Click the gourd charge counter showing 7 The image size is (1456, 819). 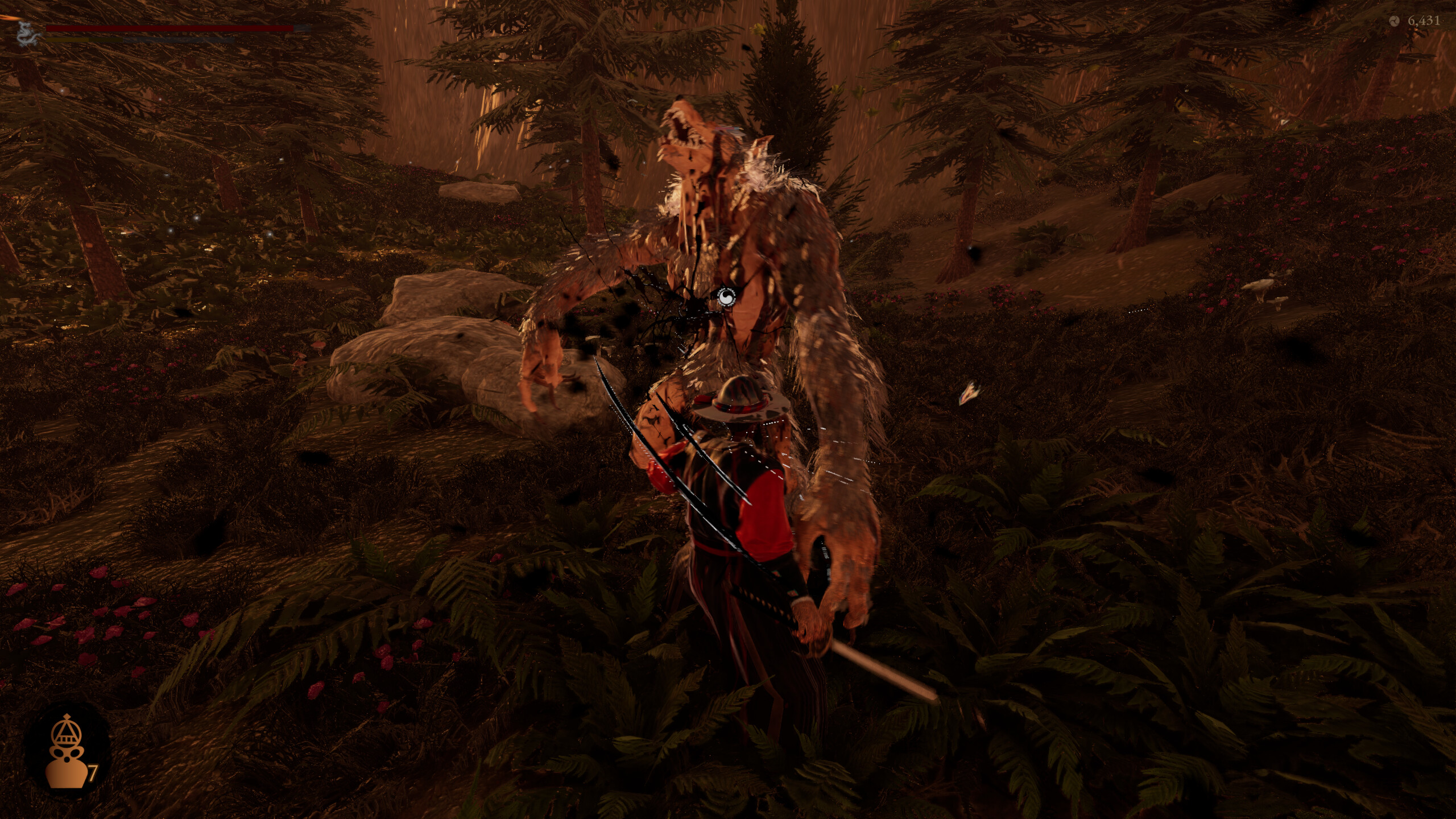tap(94, 772)
